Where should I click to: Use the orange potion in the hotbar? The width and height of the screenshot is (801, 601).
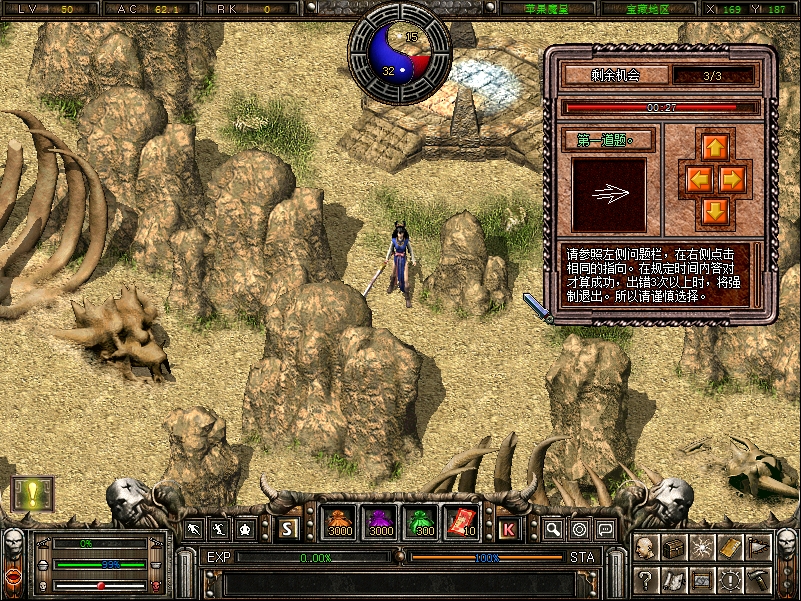(x=339, y=524)
